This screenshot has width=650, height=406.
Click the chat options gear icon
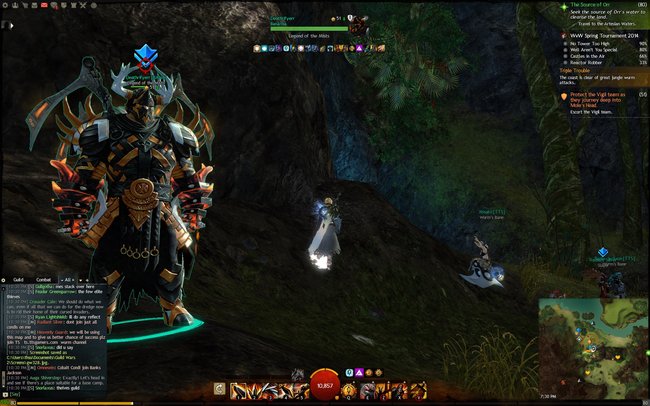point(5,279)
